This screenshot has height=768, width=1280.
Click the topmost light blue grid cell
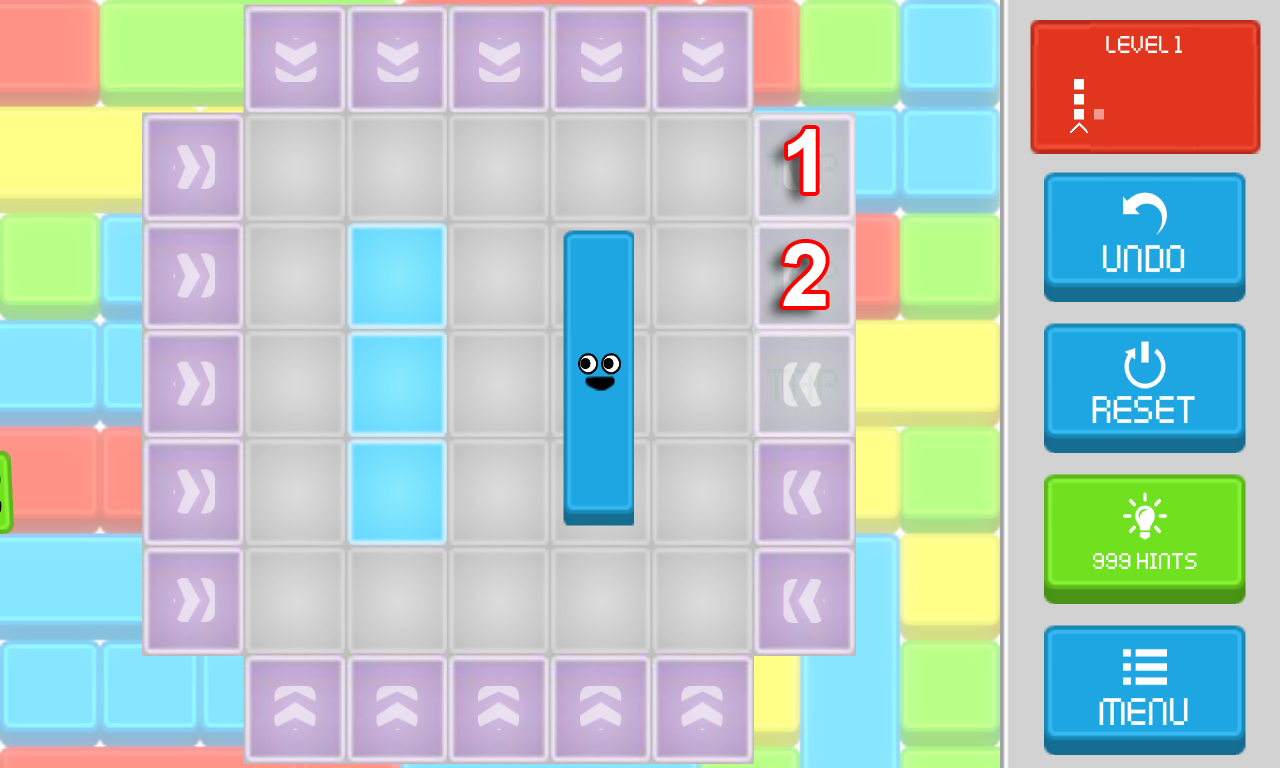[397, 274]
